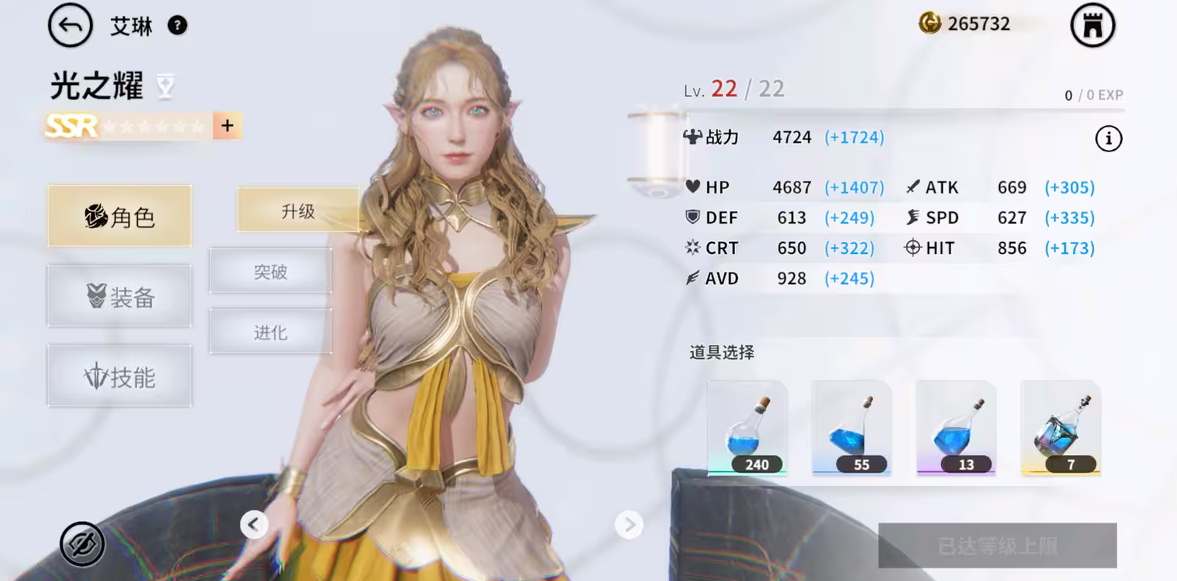Tap the gold coin currency counter
The width and height of the screenshot is (1177, 581).
[966, 24]
